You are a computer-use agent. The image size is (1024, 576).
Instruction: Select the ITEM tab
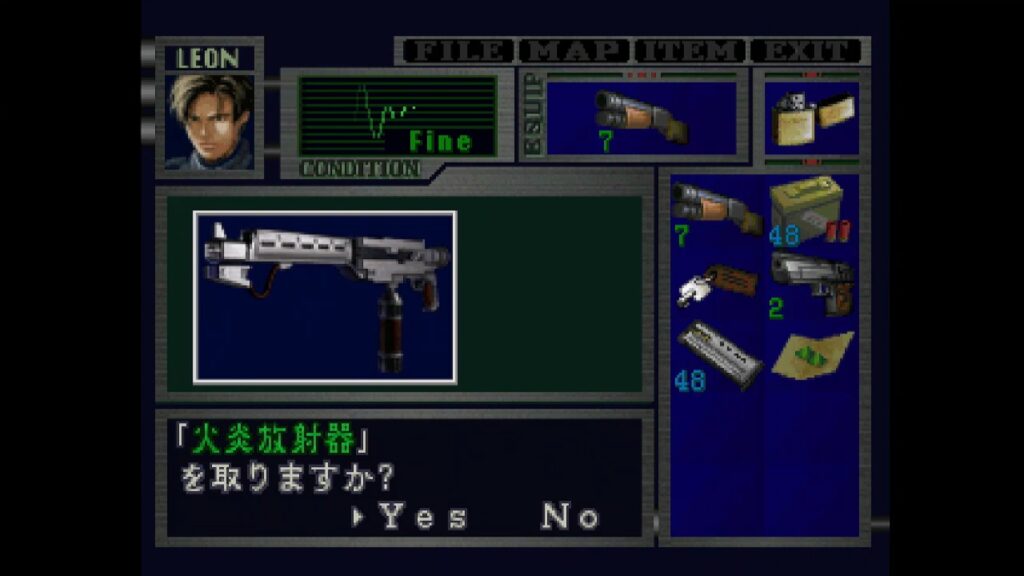(x=690, y=51)
